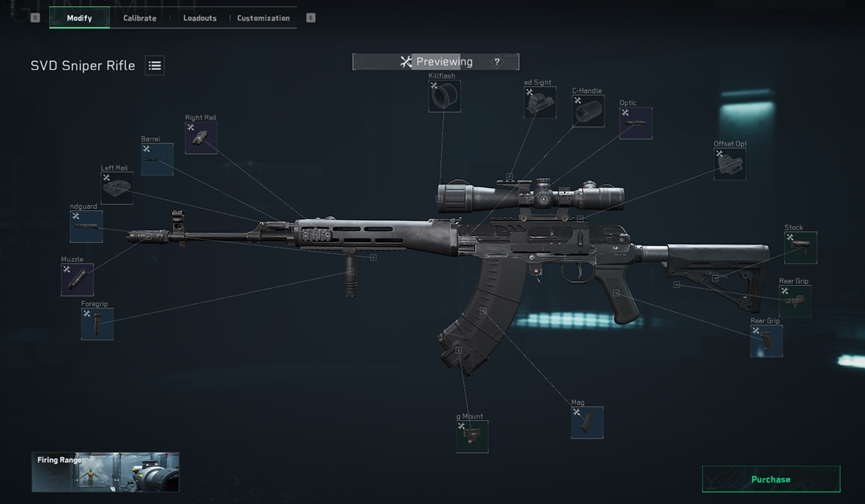Select the Barrel attachment slot
Image resolution: width=865 pixels, height=504 pixels.
[157, 159]
